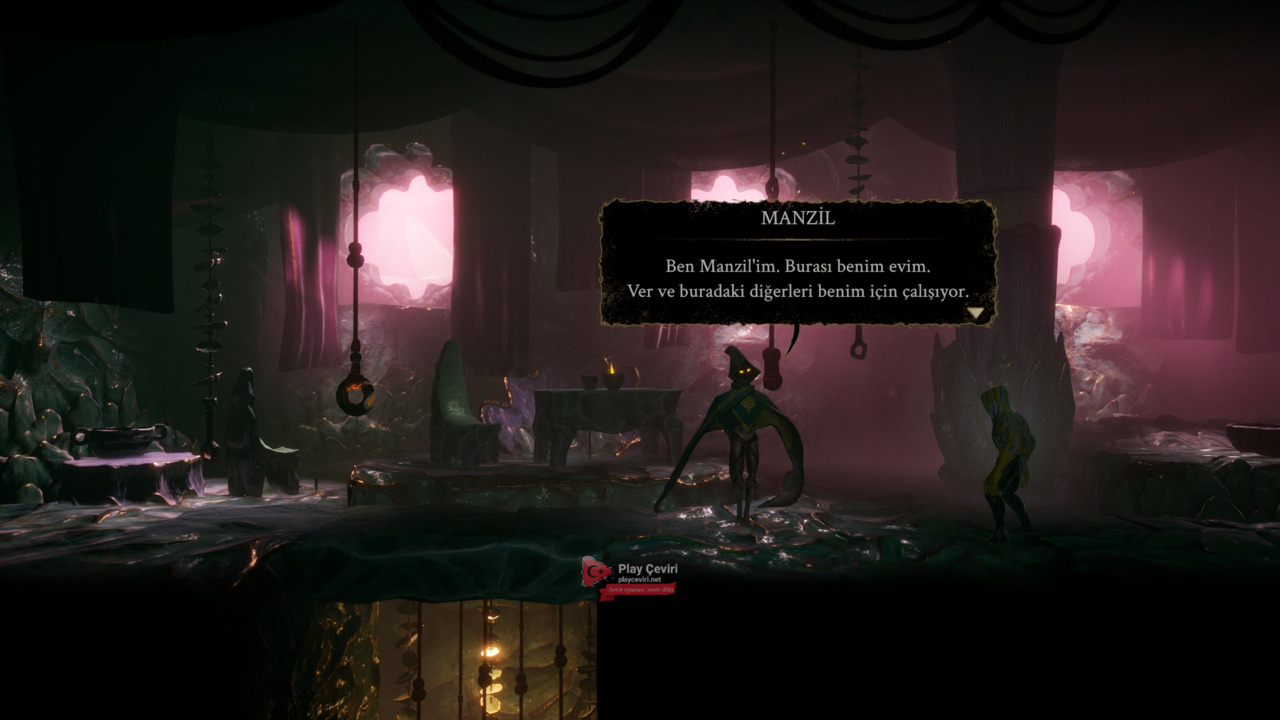Screen dimensions: 1280x720
Task: Advance Manzil's dialogue with the arrow
Action: (976, 313)
